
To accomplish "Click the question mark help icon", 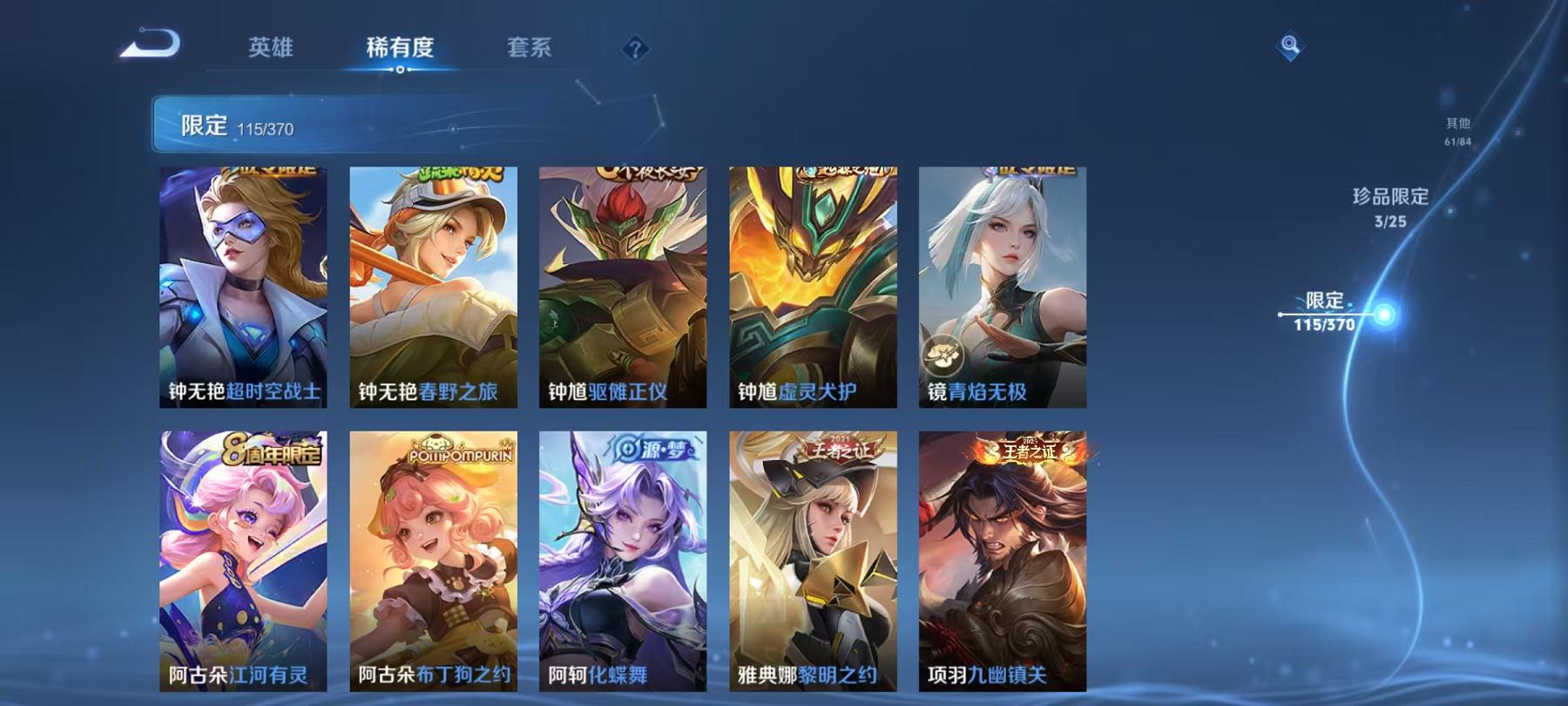I will 635,48.
